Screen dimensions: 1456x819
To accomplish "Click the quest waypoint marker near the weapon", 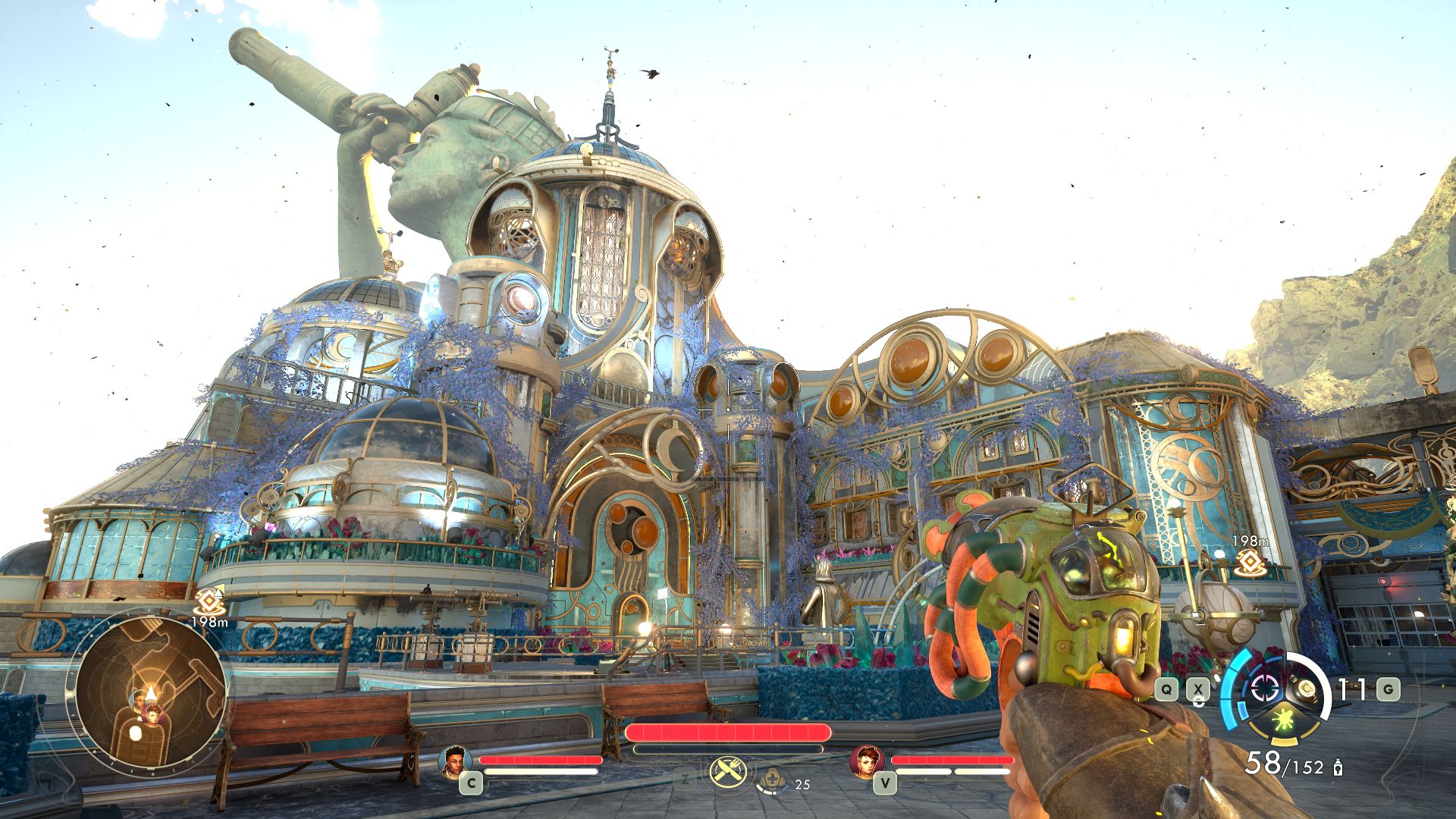I will tap(1250, 562).
